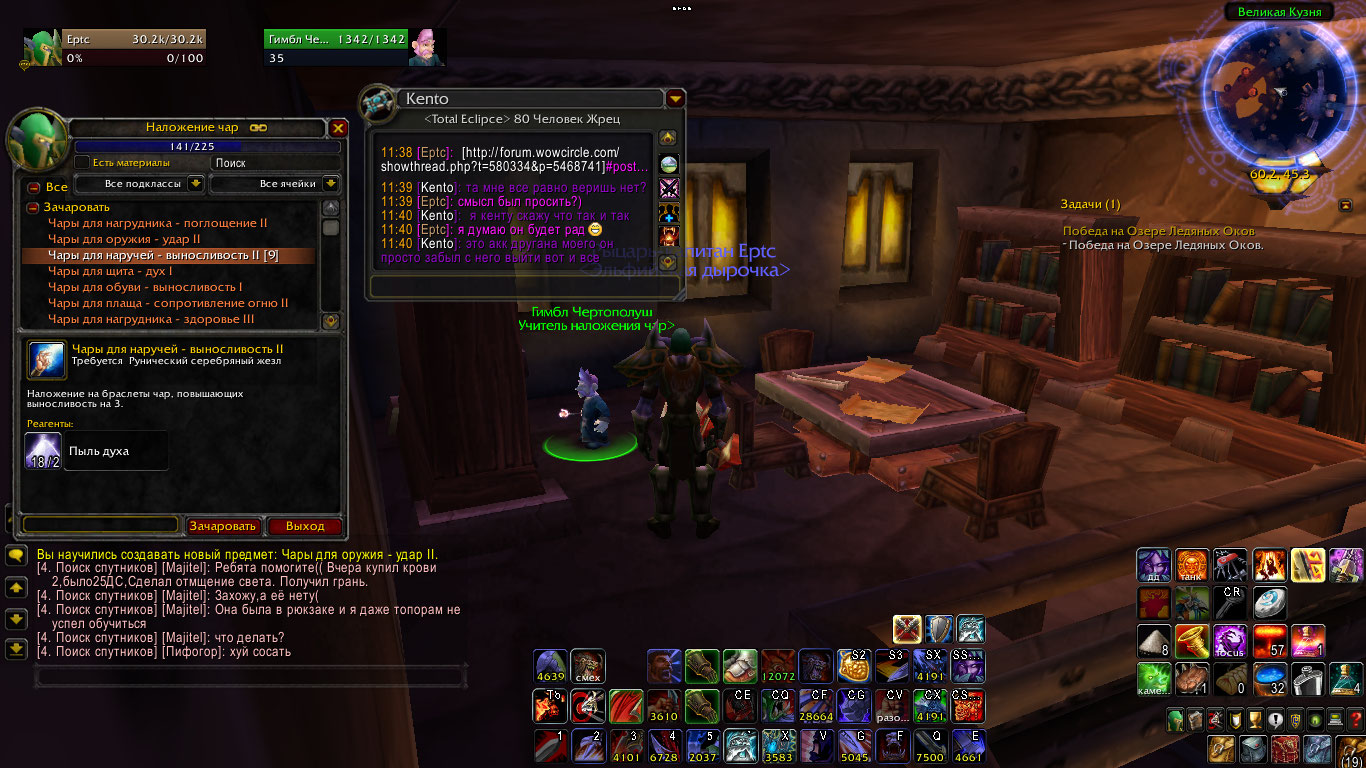The height and width of the screenshot is (768, 1366).
Task: Select Чары для плаща - сопротивление огню II
Action: point(168,303)
